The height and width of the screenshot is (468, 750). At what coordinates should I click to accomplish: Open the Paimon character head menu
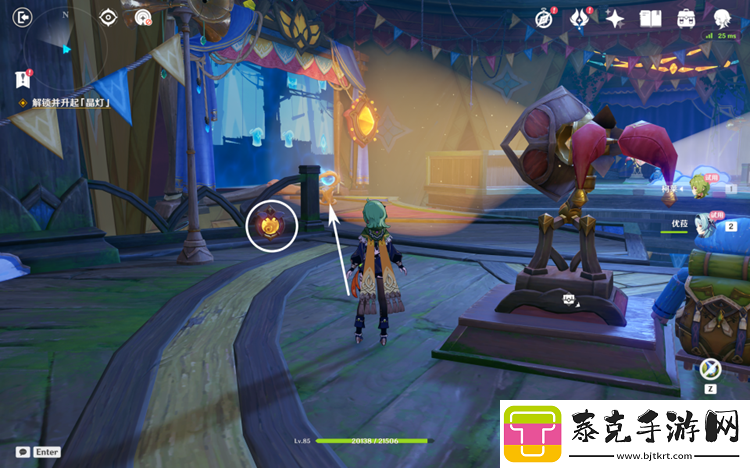click(723, 18)
